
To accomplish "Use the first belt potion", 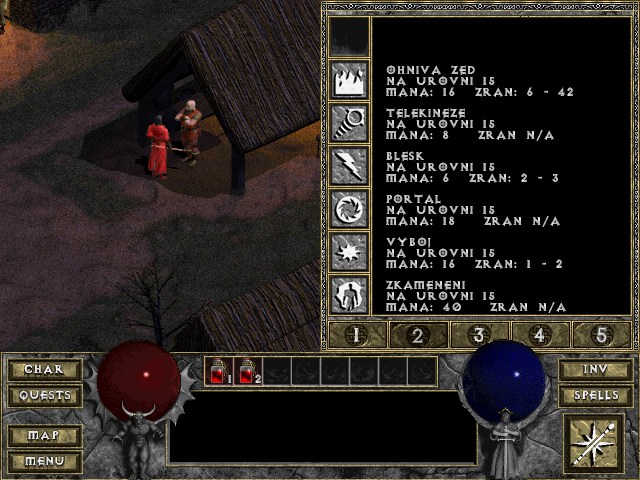I will (218, 372).
